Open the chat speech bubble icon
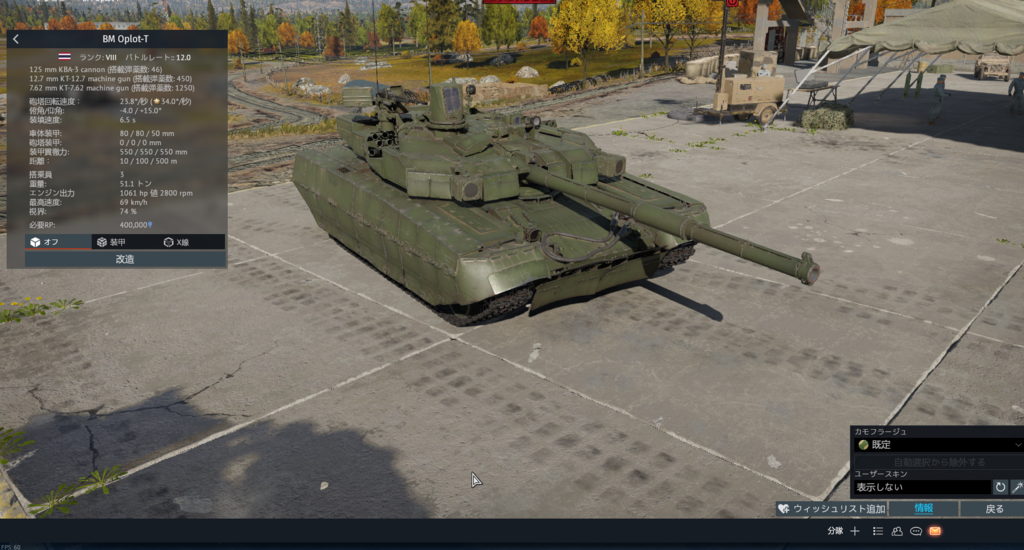1024x550 pixels. 915,531
